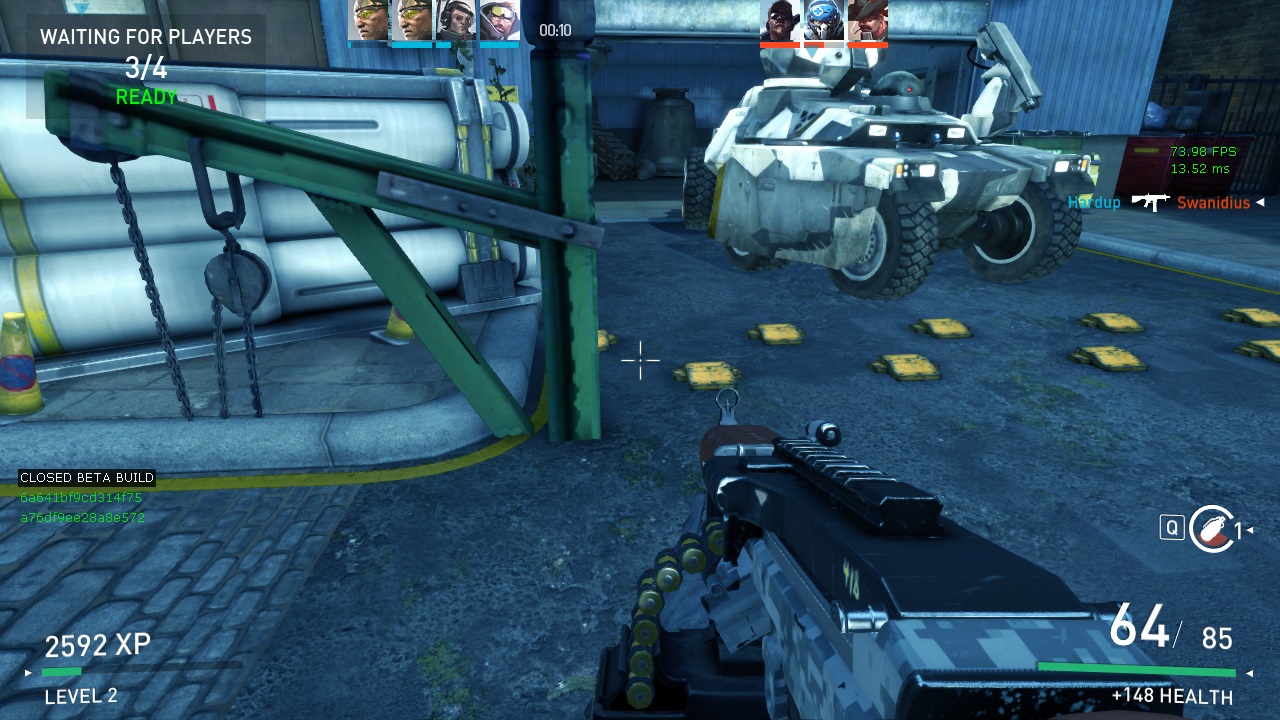Click the name Hardup in the kill feed
The width and height of the screenshot is (1280, 720).
[1094, 203]
